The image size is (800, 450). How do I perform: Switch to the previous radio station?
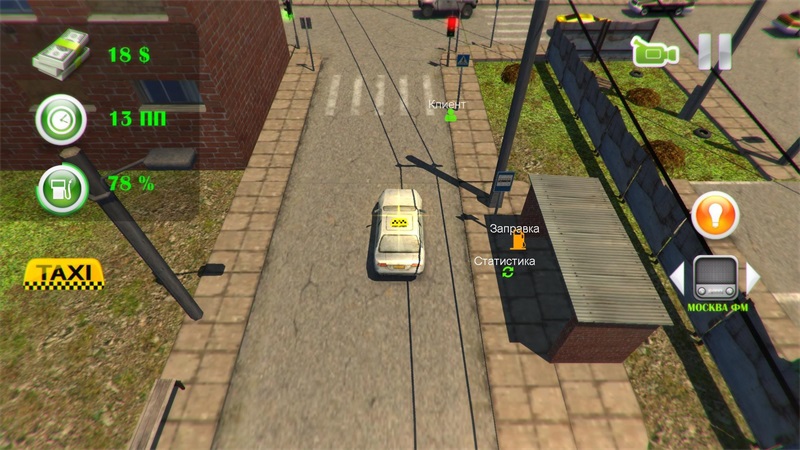[676, 276]
